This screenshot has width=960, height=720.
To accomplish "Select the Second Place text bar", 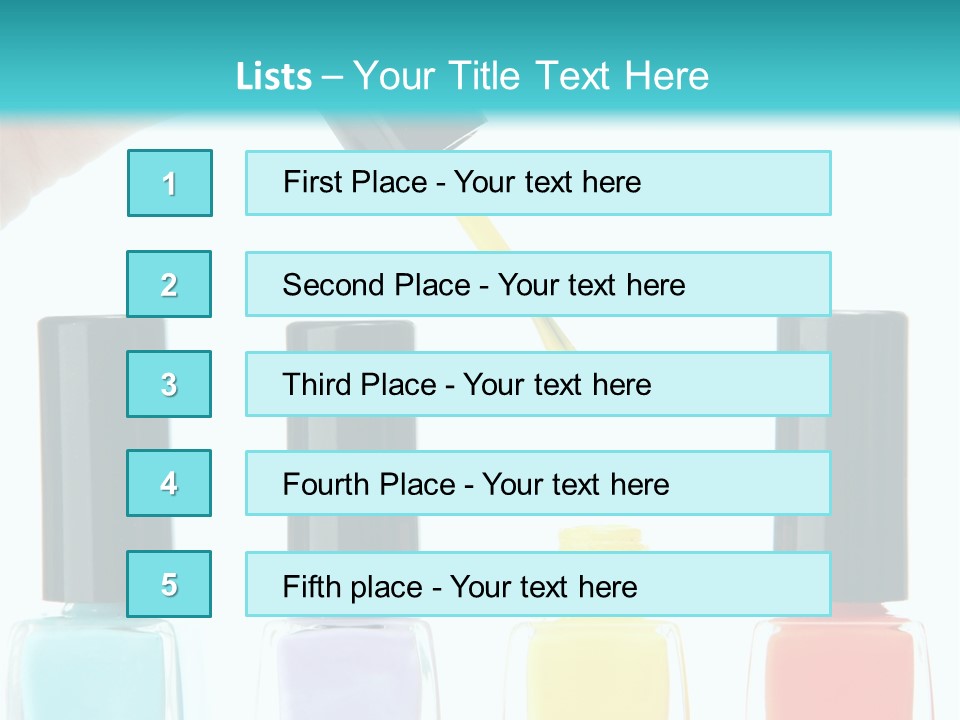I will pyautogui.click(x=538, y=284).
